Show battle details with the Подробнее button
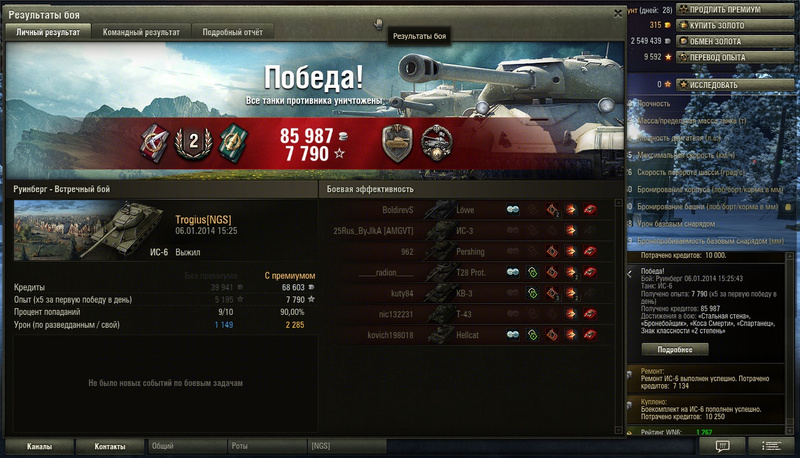The width and height of the screenshot is (800, 458). (675, 351)
